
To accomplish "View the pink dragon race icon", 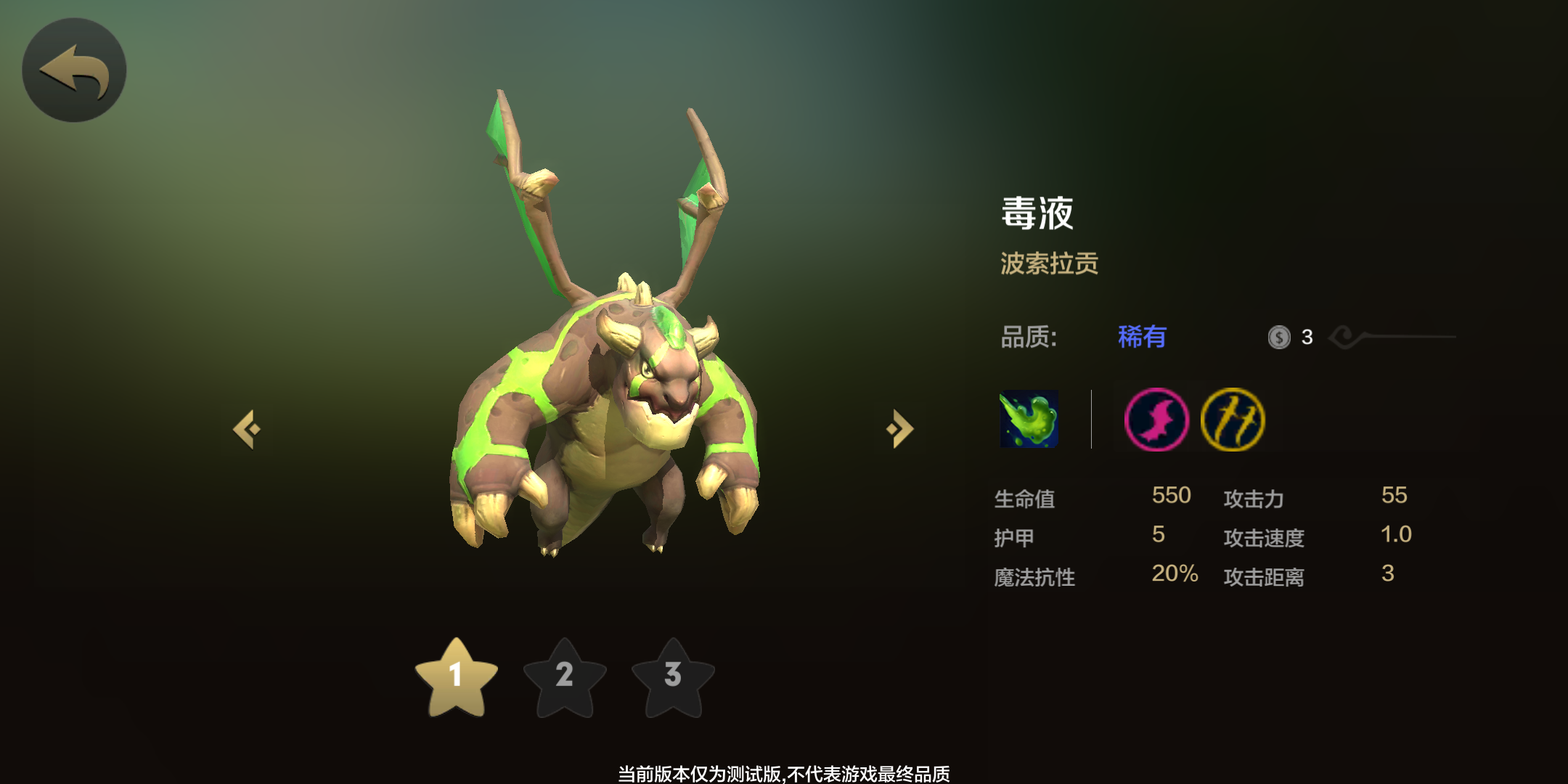I will pos(1156,420).
